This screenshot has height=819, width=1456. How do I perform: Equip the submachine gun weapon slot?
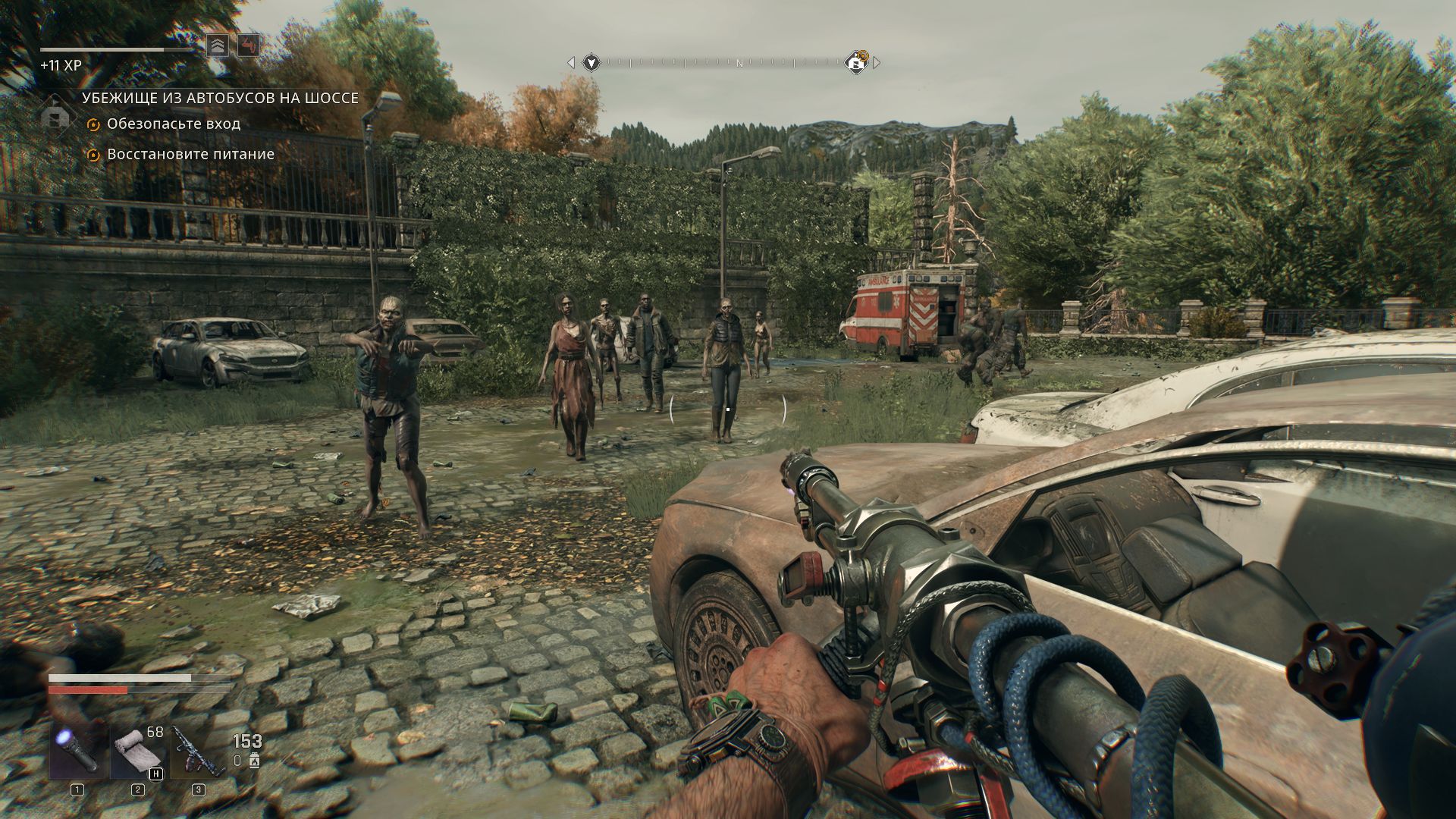(198, 752)
